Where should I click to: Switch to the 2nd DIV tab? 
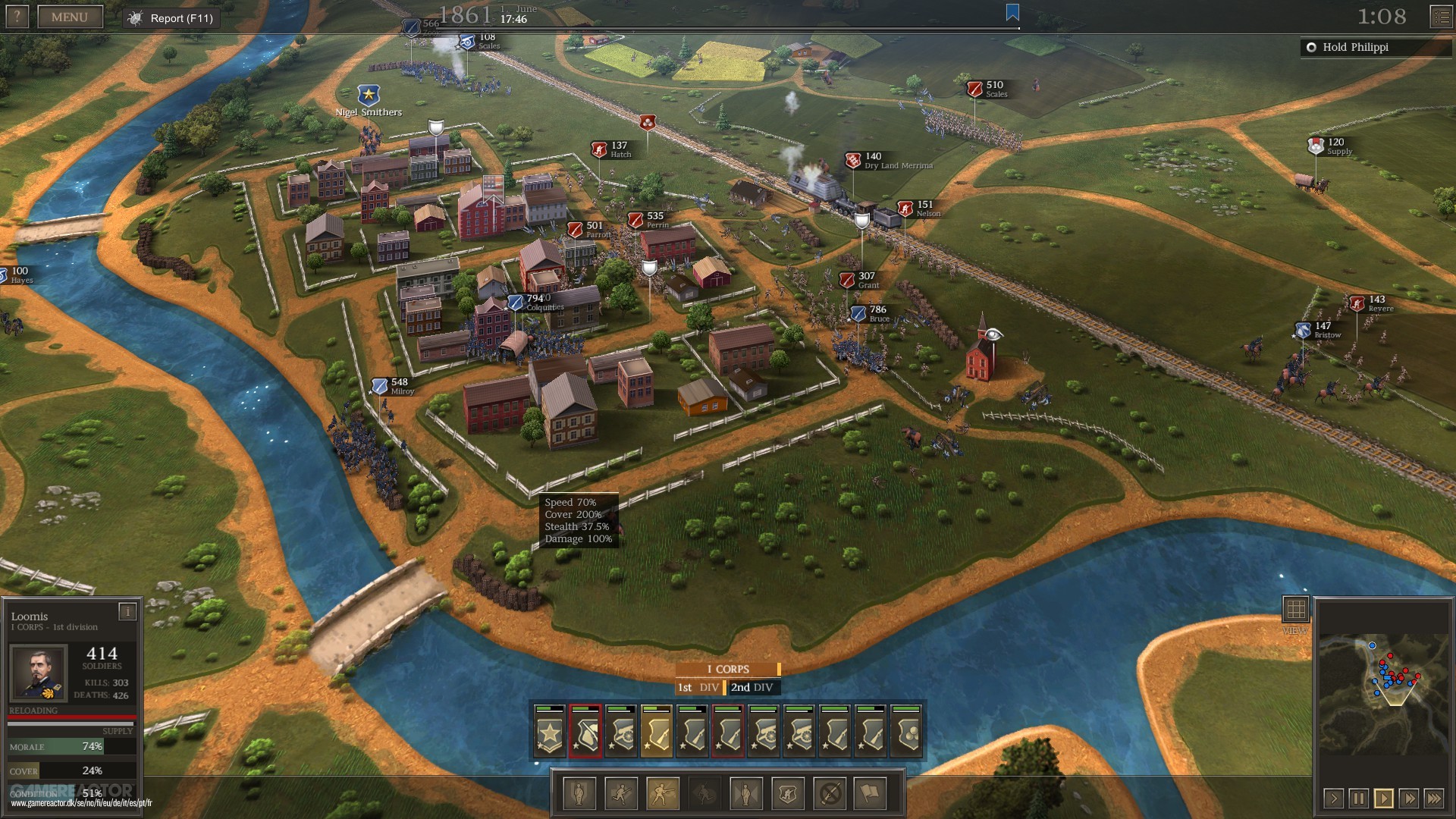tap(752, 688)
